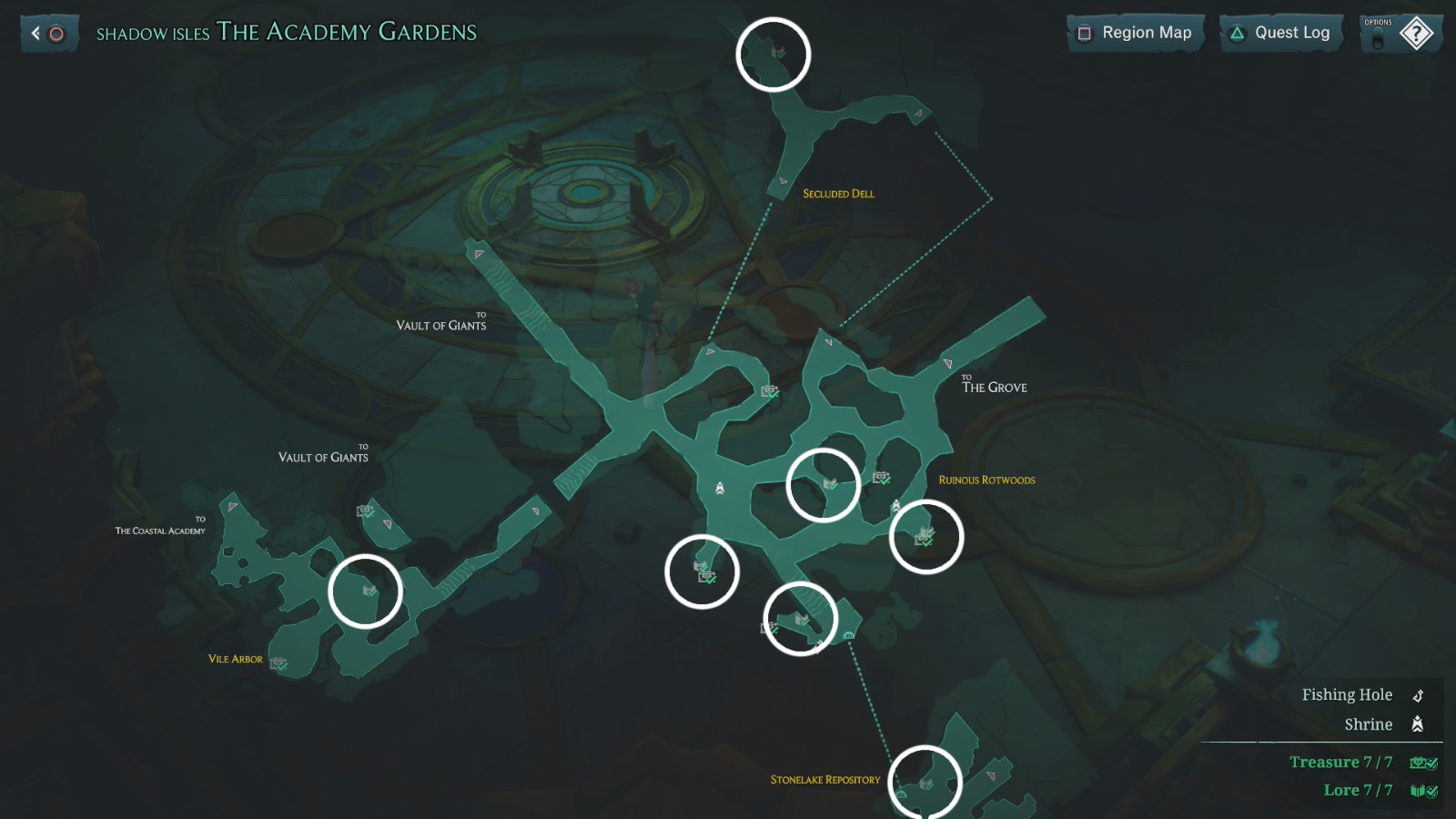Toggle the Lore completion checkmark in the legend

click(1431, 791)
